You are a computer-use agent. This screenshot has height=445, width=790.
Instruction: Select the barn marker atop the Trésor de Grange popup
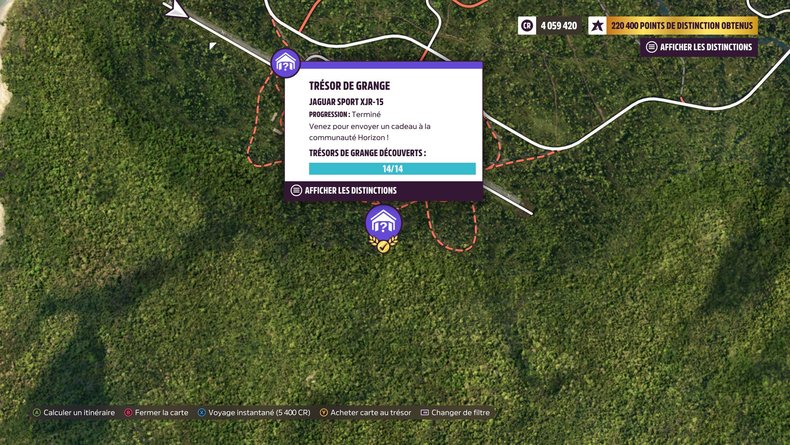click(x=286, y=63)
